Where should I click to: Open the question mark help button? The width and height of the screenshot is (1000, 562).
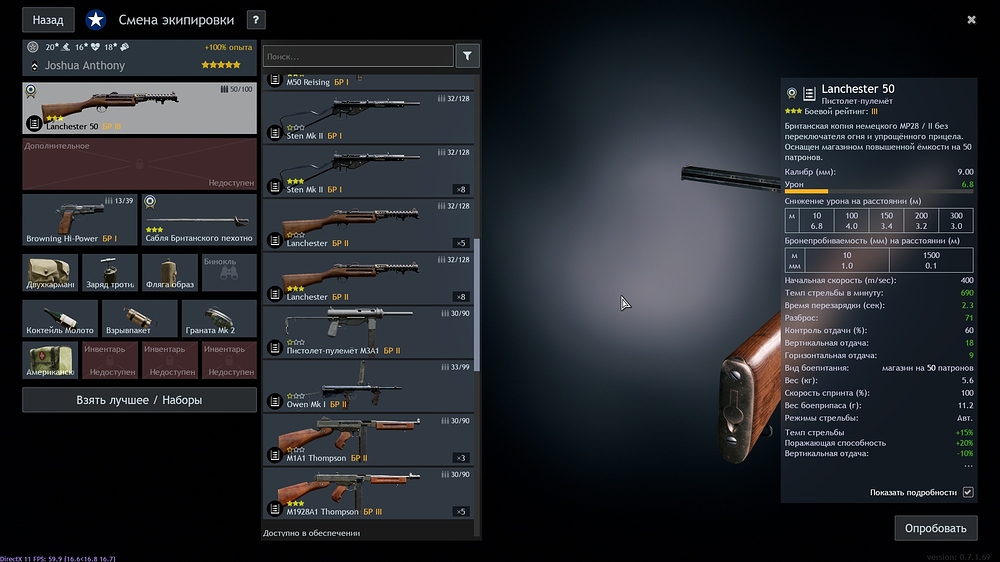(256, 19)
